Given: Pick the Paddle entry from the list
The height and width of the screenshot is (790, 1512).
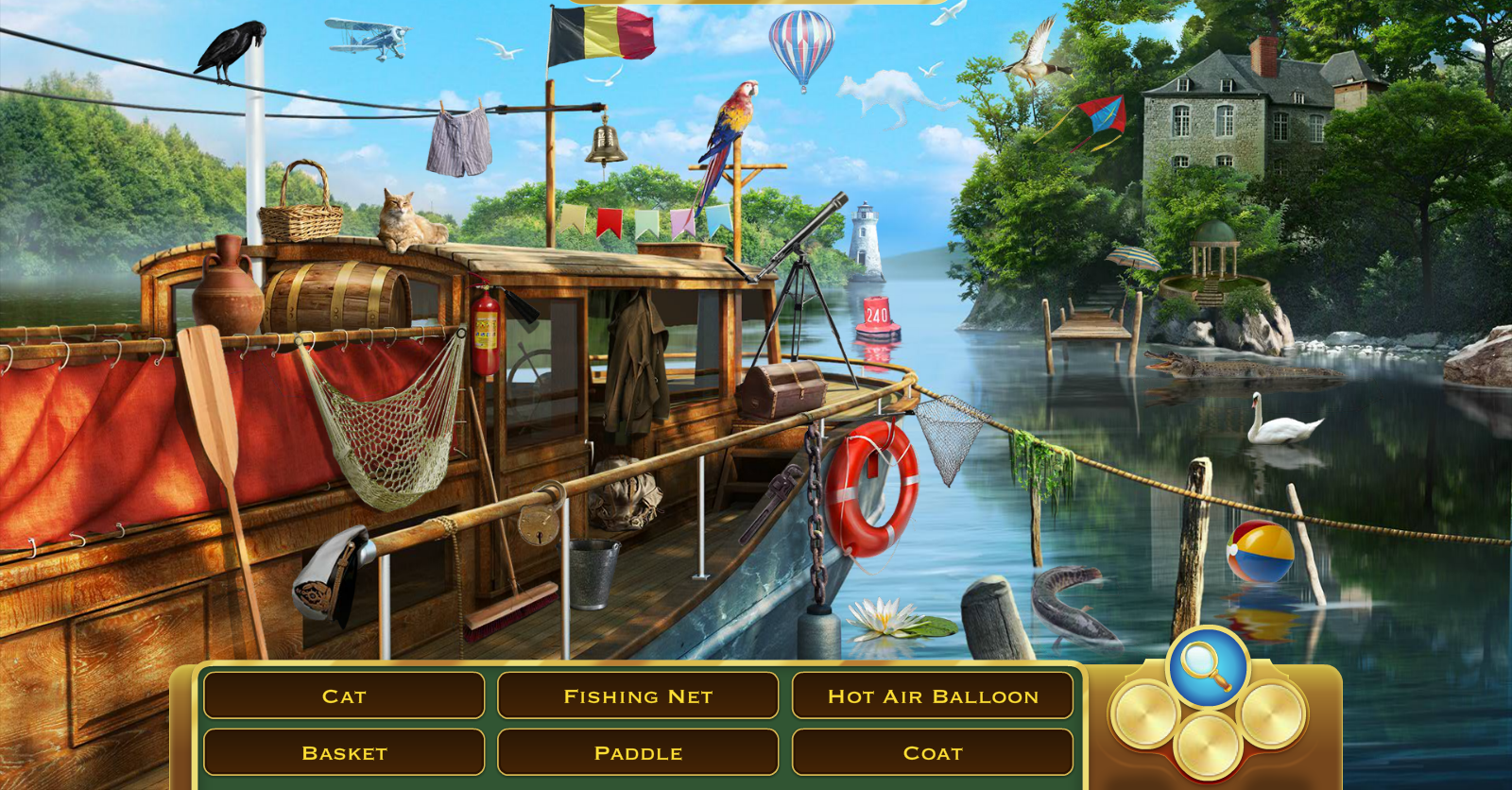Looking at the screenshot, I should [x=638, y=753].
